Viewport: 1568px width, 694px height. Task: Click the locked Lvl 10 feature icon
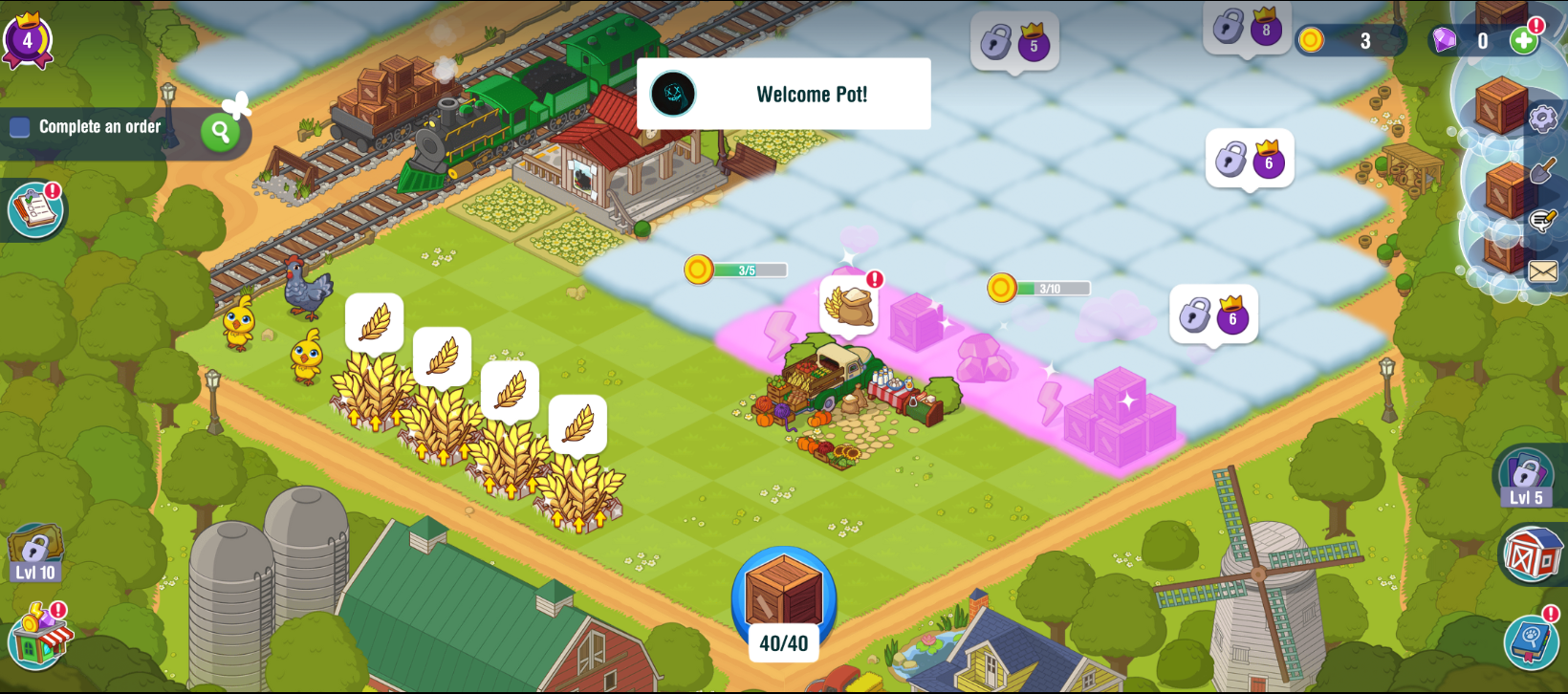click(35, 553)
